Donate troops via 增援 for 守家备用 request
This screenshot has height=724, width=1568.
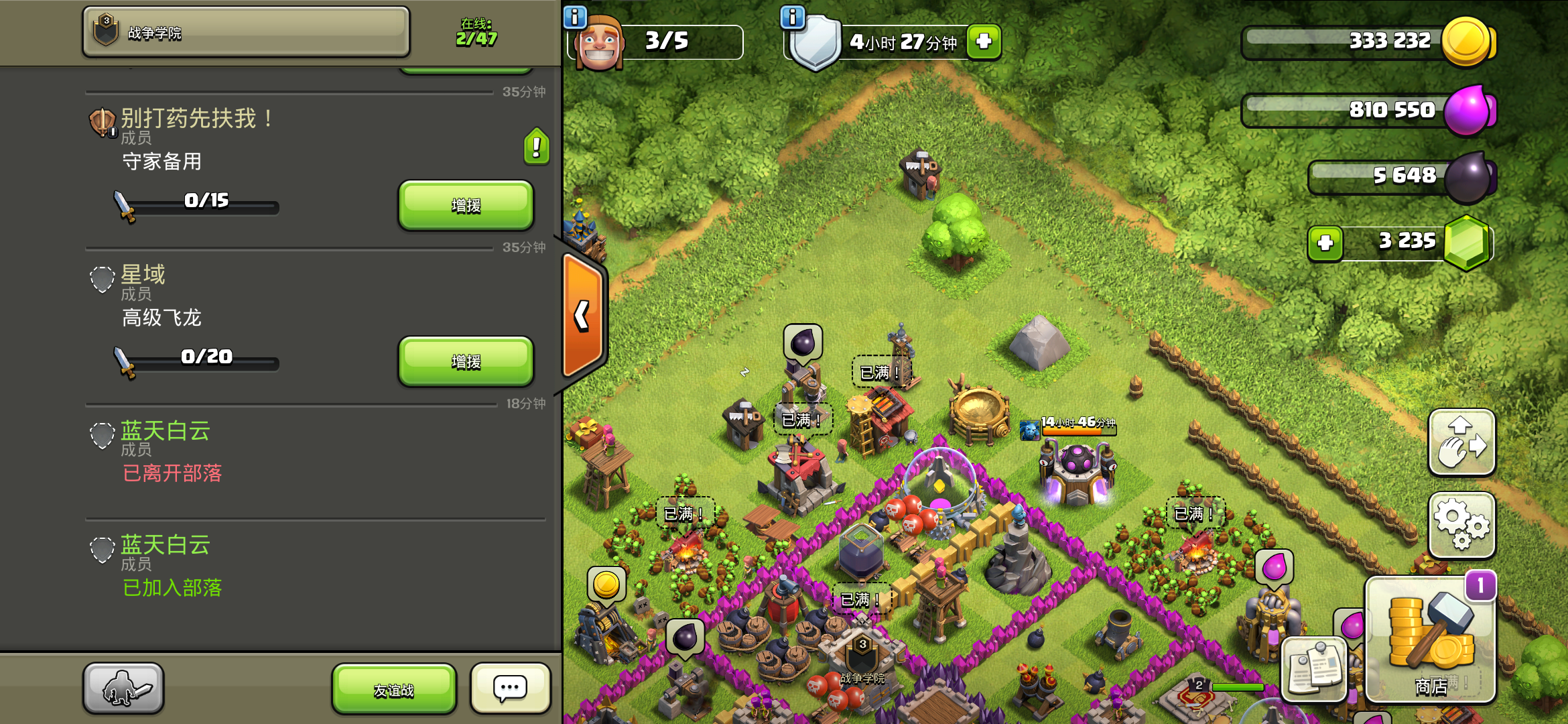465,206
